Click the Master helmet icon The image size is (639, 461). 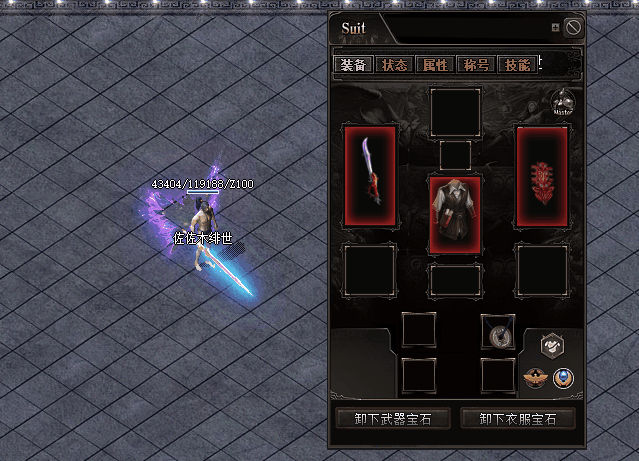tap(563, 102)
